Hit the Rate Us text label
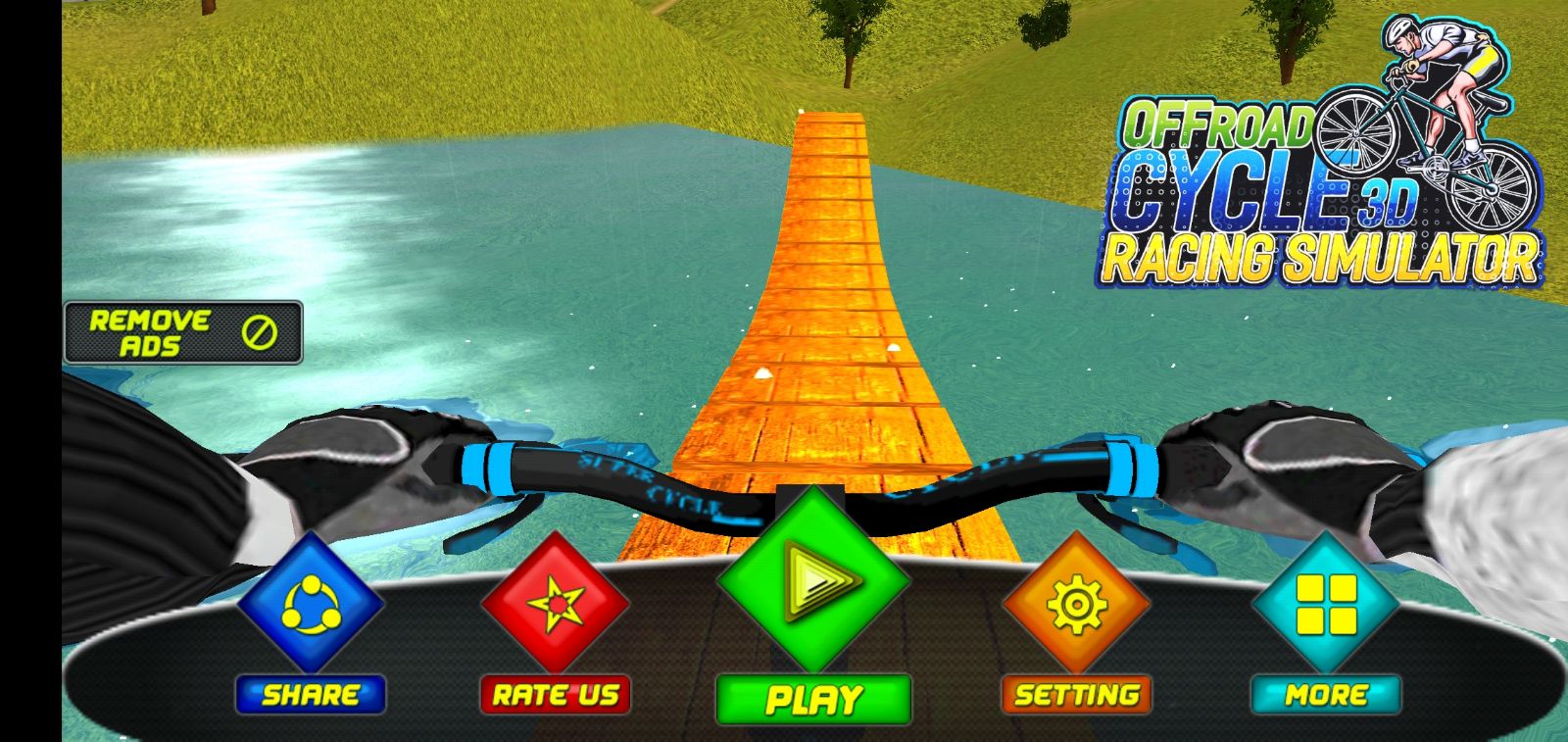This screenshot has width=1568, height=742. coord(555,695)
